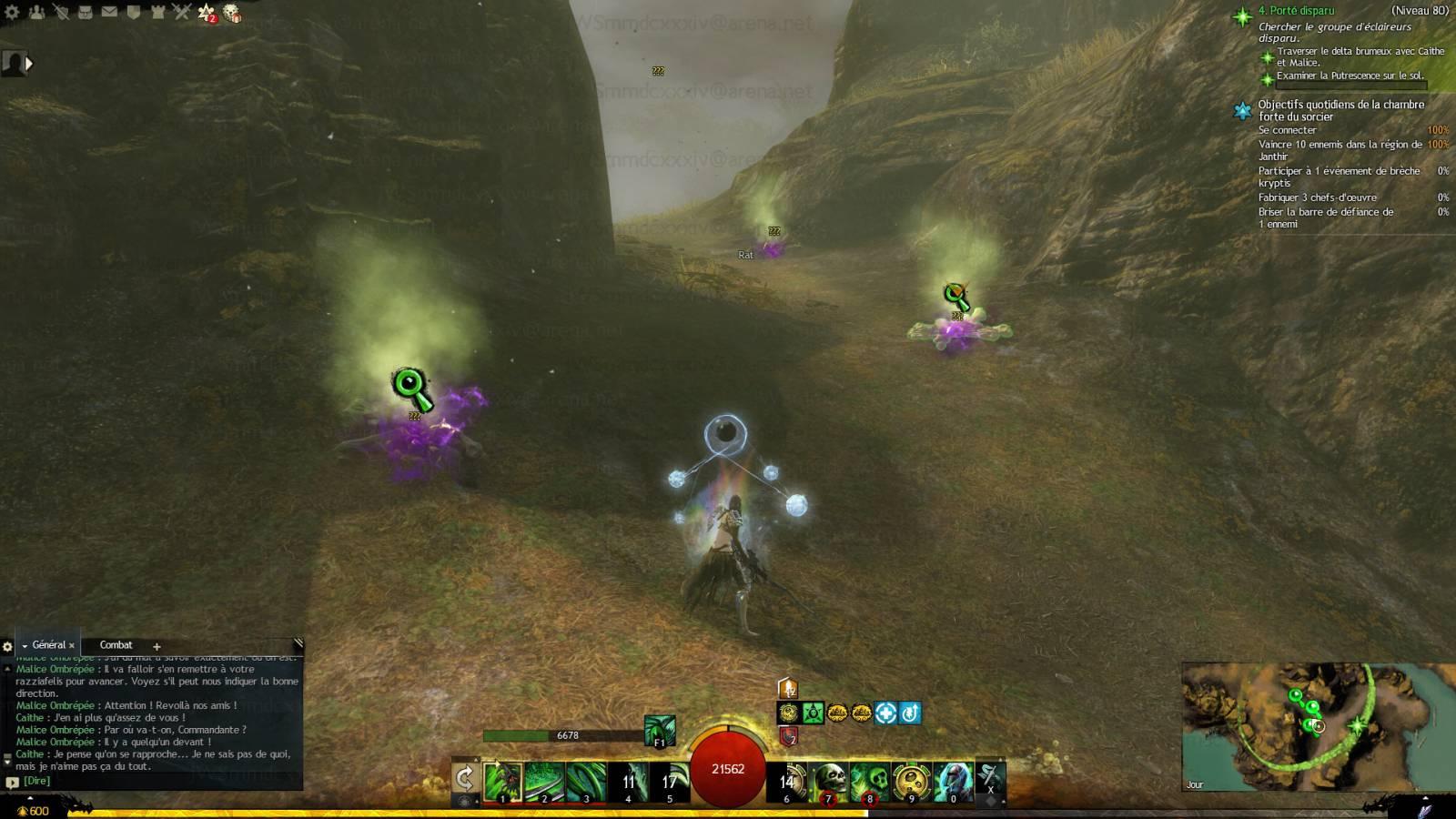This screenshot has height=819, width=1456.
Task: Swap weapons with the curved arrow button
Action: pyautogui.click(x=464, y=779)
